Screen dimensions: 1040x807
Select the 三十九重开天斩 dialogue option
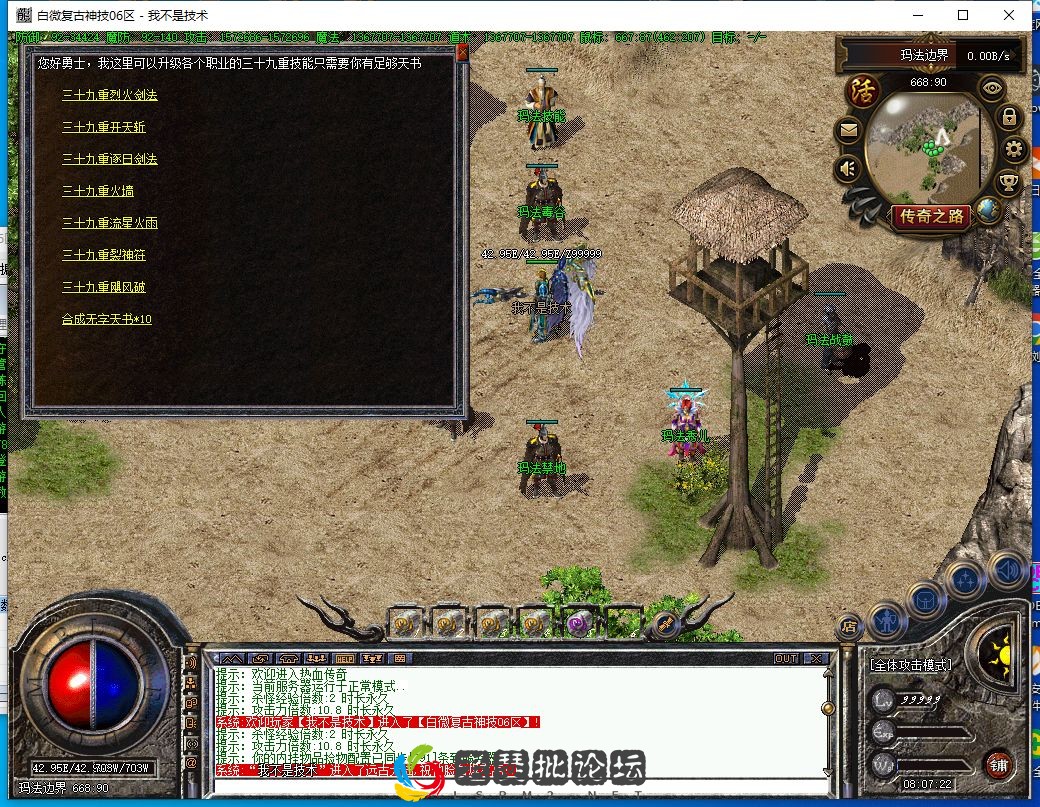(104, 127)
